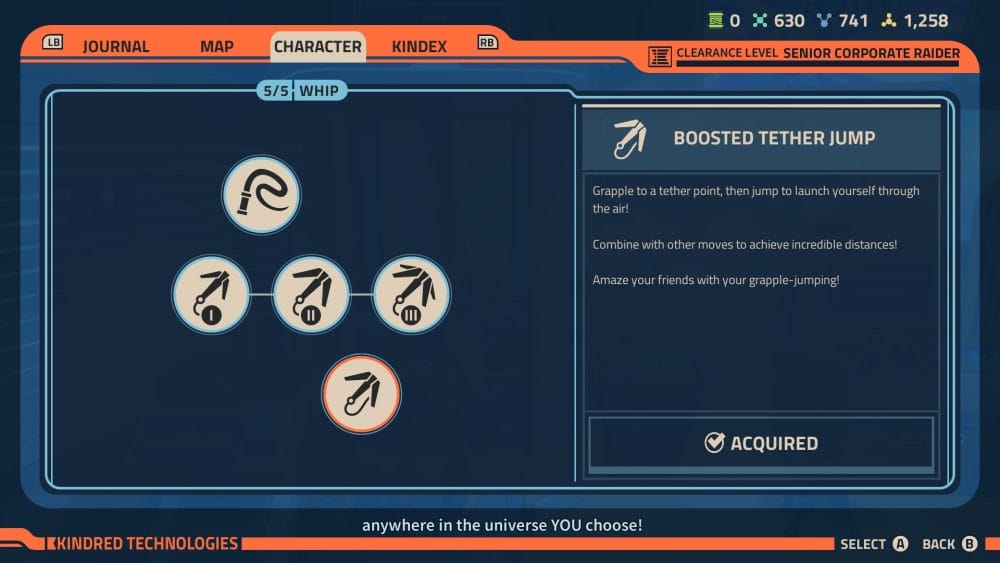Screen dimensions: 1000x563
Task: Select the Boosted Tether Jump node
Action: tap(361, 394)
